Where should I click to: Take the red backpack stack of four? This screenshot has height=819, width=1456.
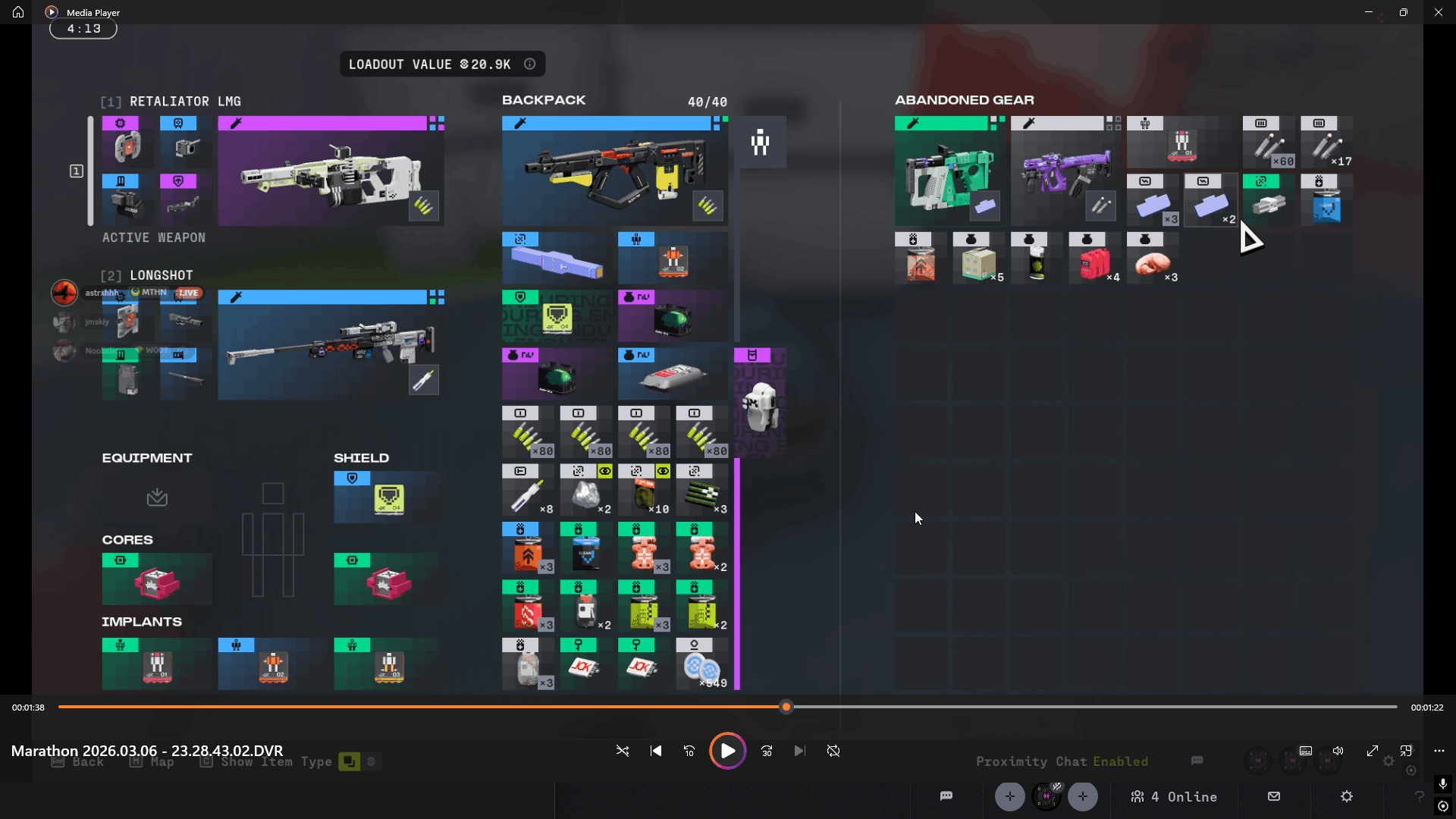pyautogui.click(x=1094, y=259)
